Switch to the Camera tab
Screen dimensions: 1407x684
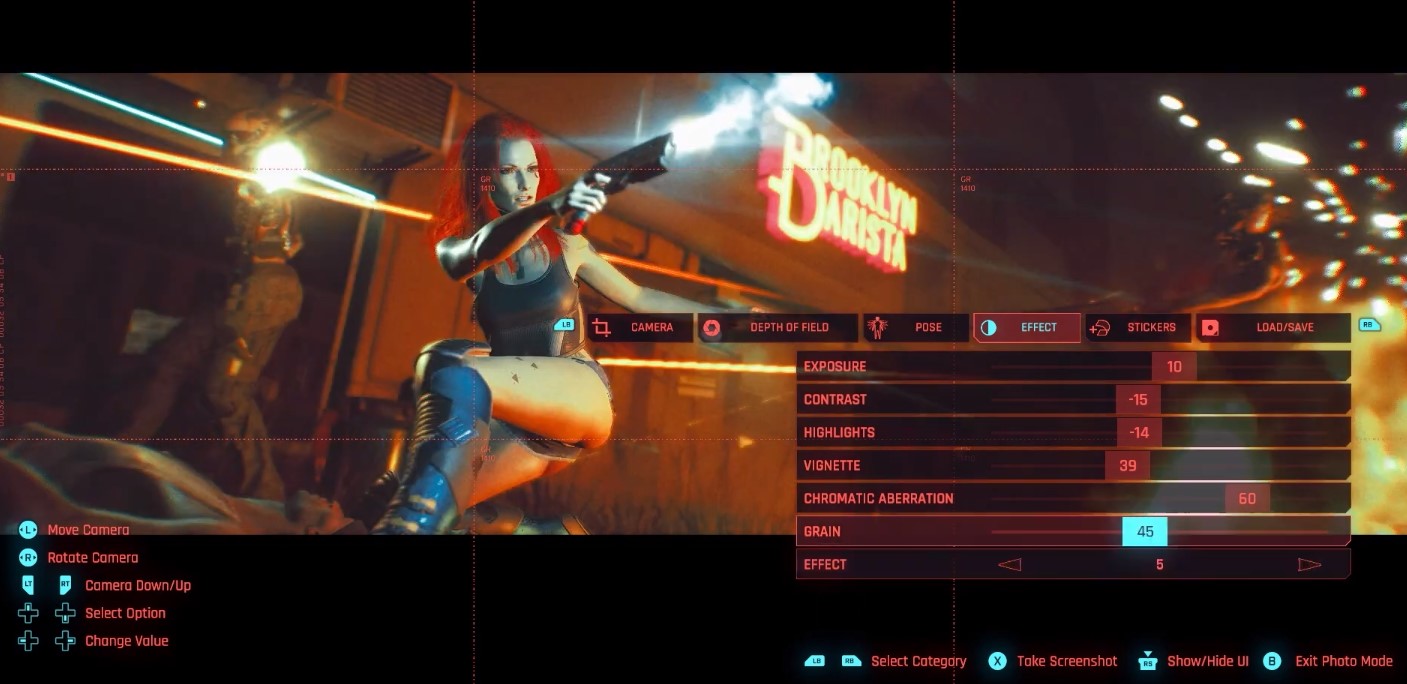640,327
